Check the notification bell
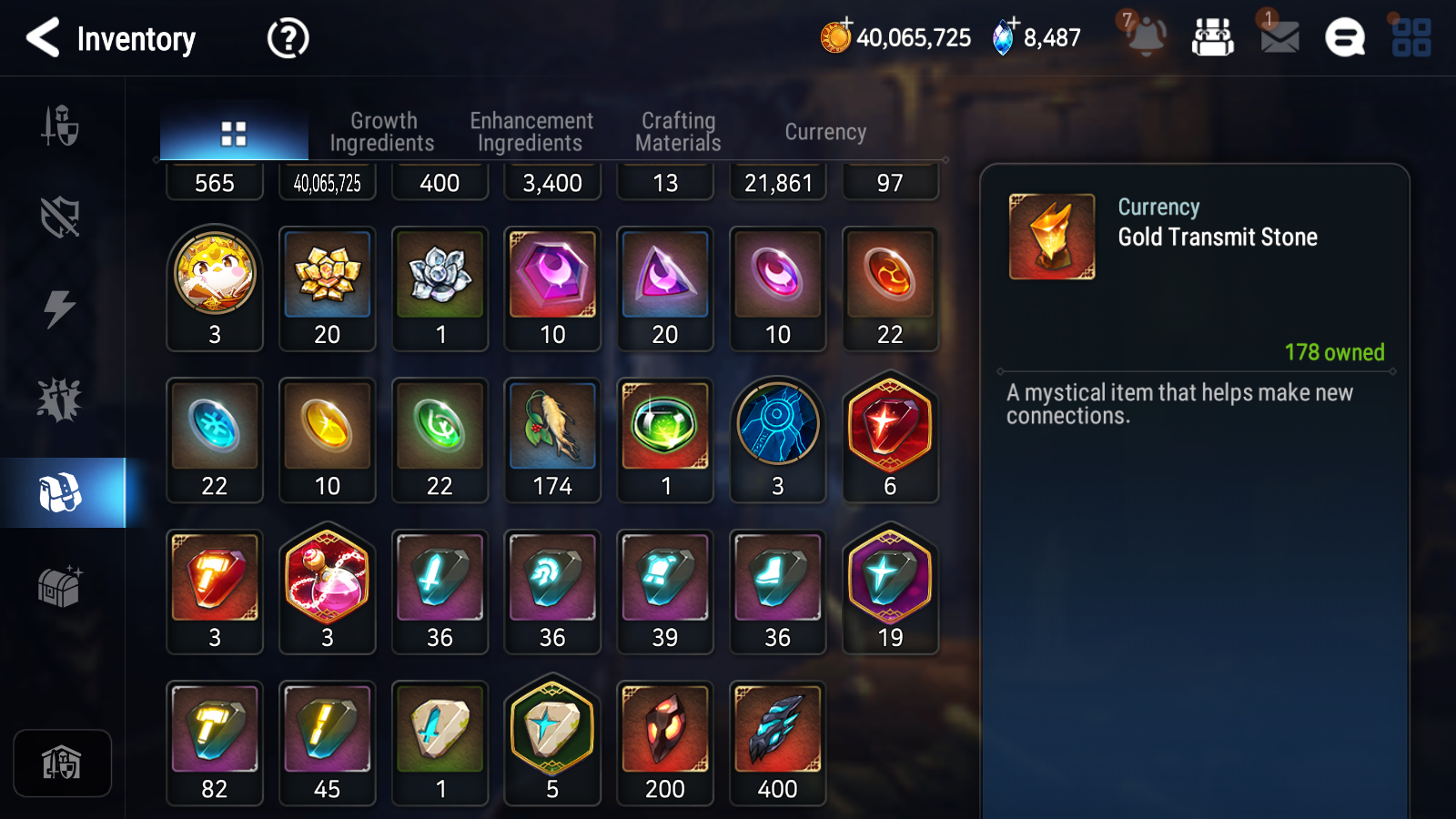Image resolution: width=1456 pixels, height=819 pixels. (1146, 38)
